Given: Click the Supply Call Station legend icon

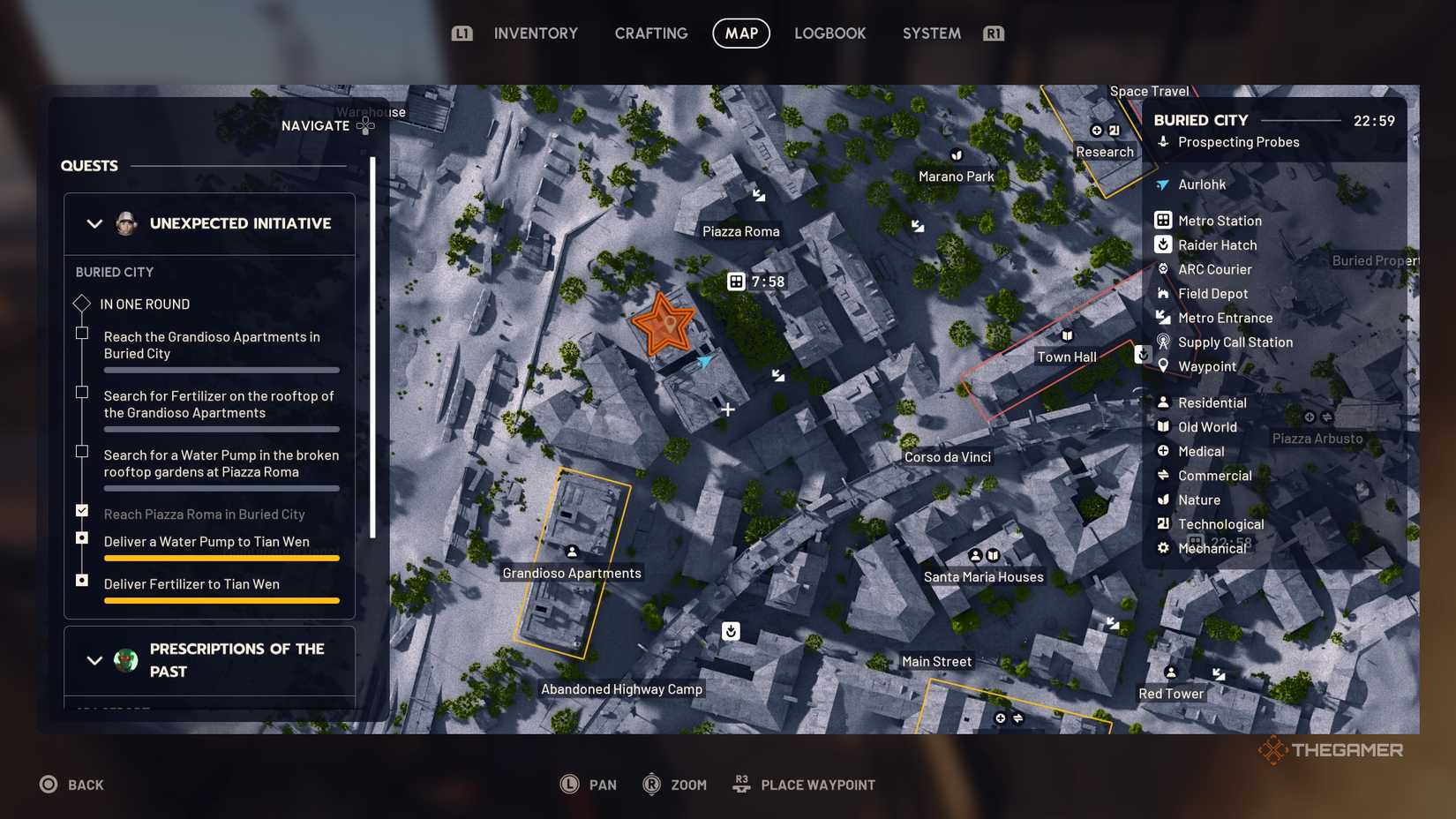Looking at the screenshot, I should tap(1165, 342).
